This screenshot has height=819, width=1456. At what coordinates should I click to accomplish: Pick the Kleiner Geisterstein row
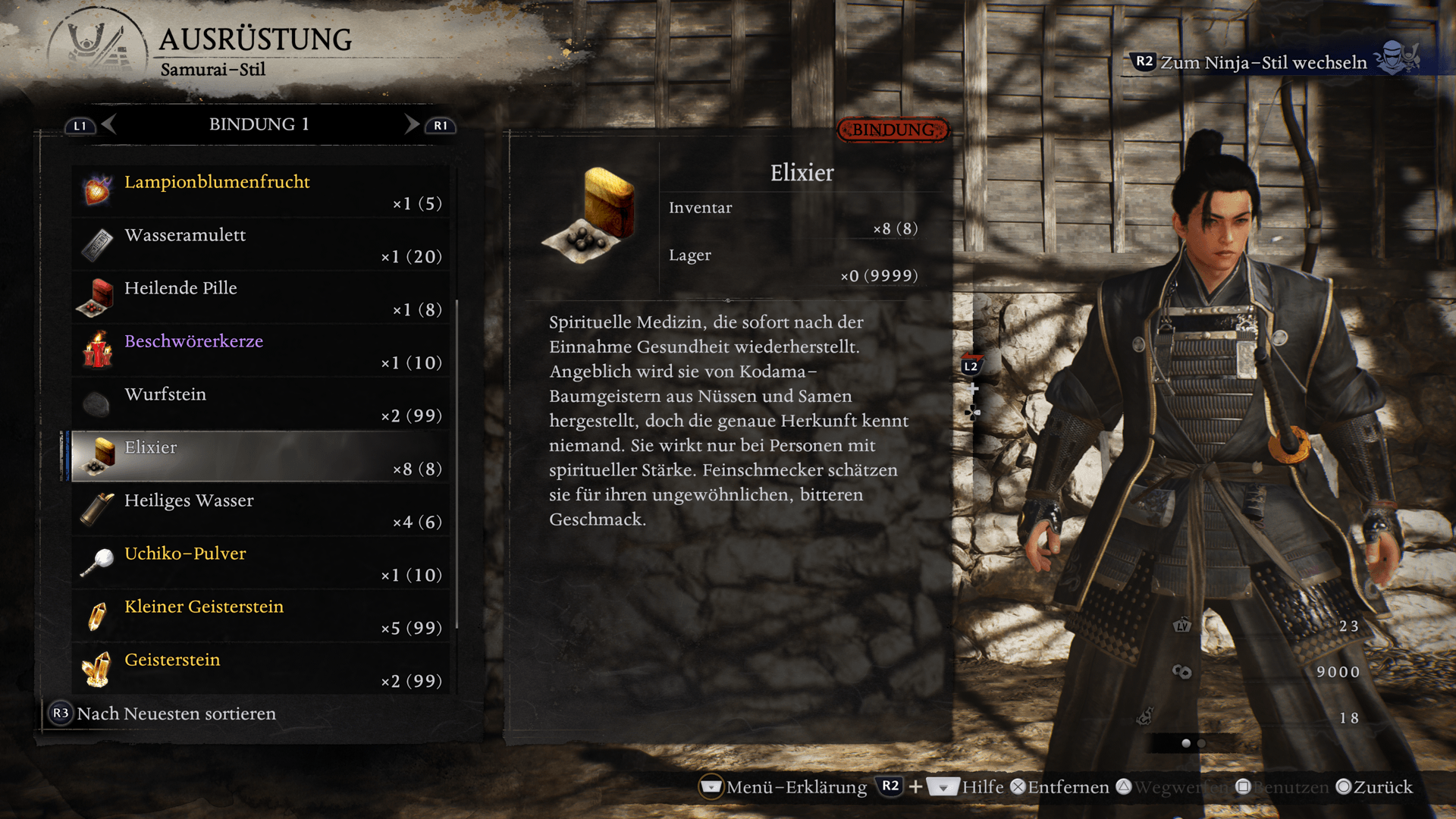tap(260, 616)
